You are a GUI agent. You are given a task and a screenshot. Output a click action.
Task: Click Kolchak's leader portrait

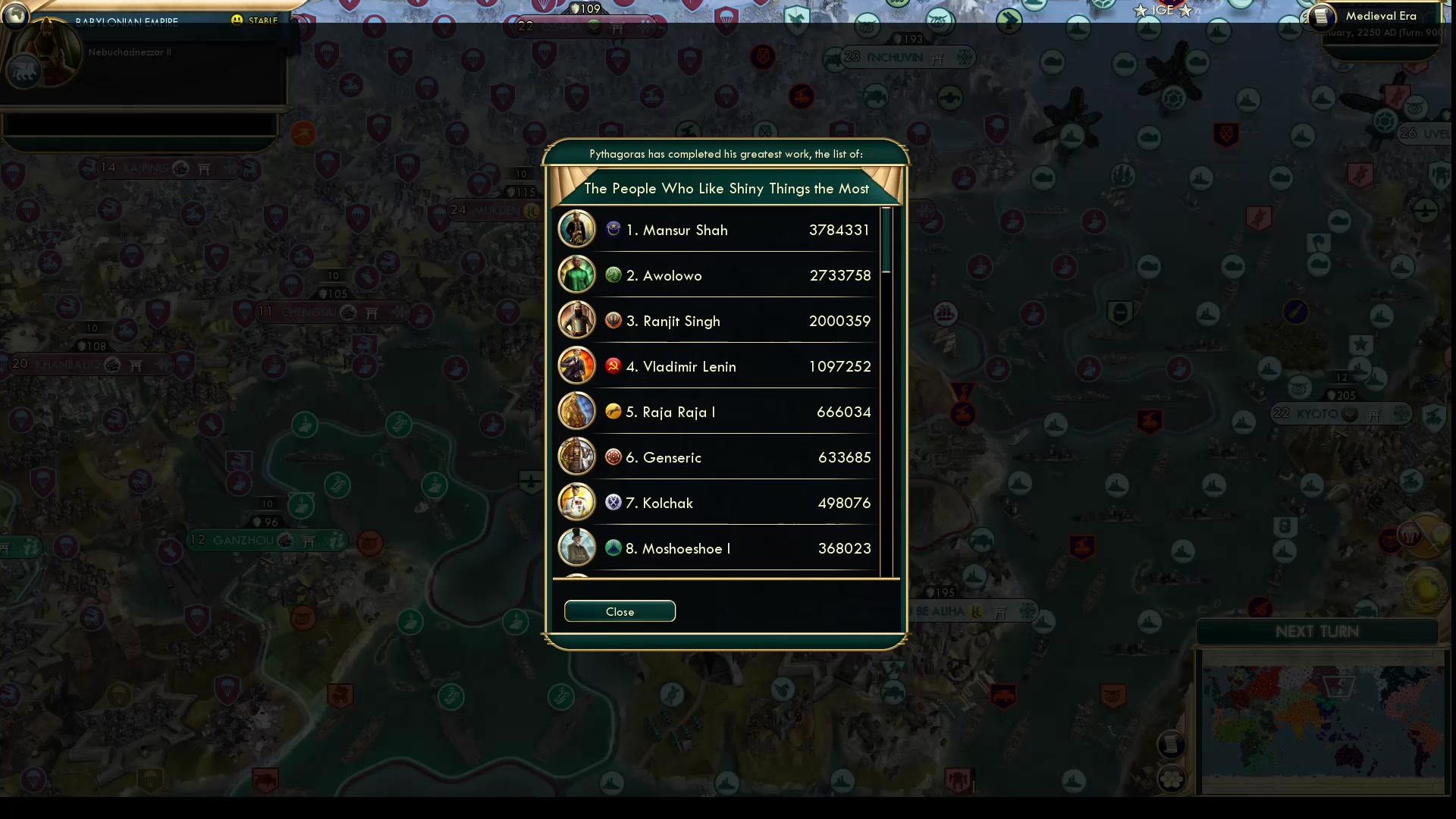[576, 501]
